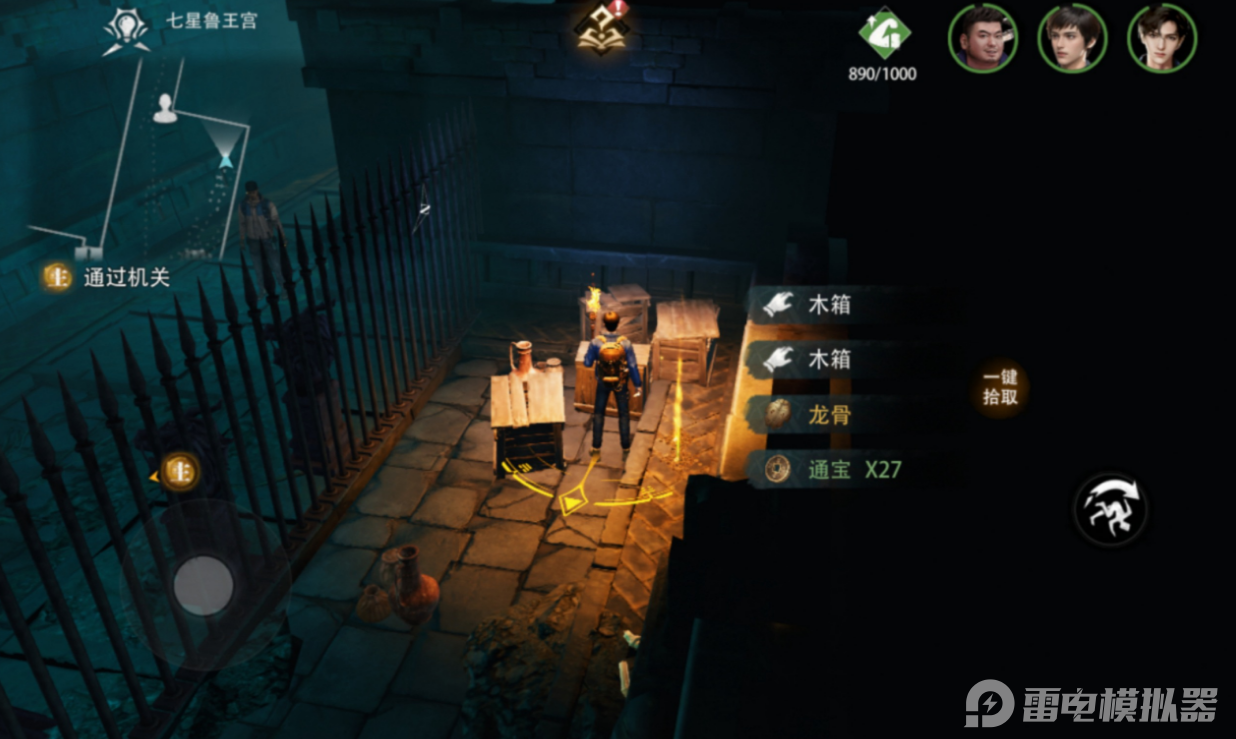The image size is (1236, 739).
Task: Open the quest book icon with alert
Action: click(x=600, y=28)
